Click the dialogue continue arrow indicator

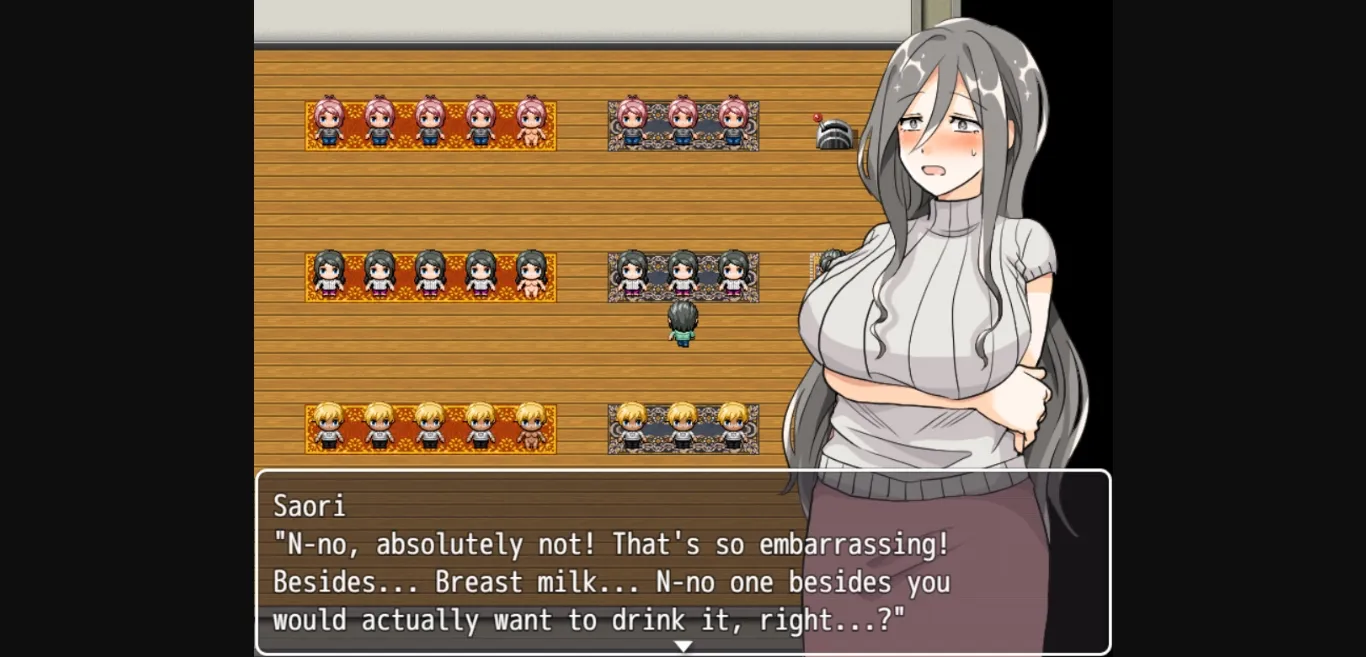[x=683, y=646]
